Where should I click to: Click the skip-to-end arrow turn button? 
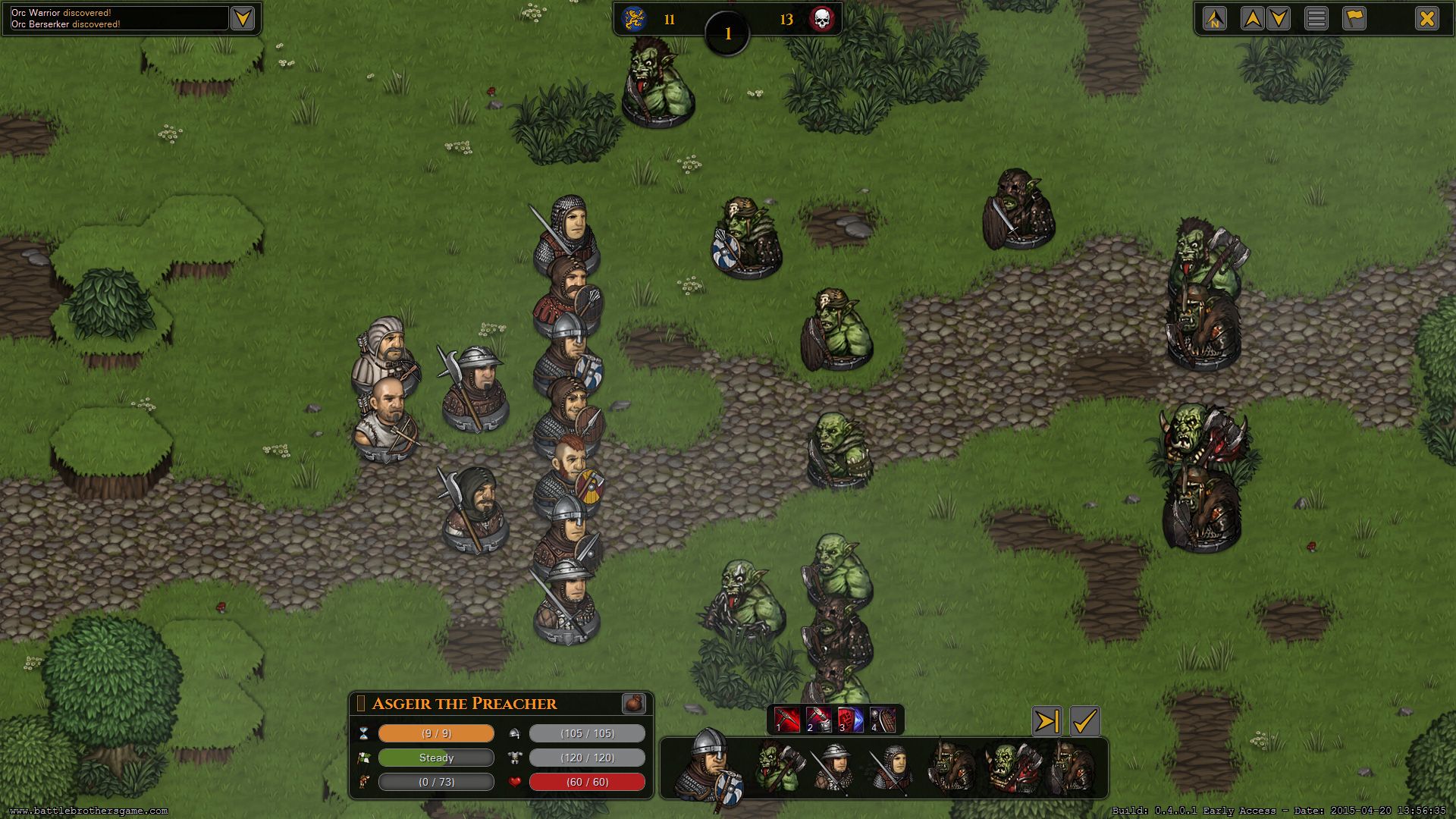point(1046,721)
